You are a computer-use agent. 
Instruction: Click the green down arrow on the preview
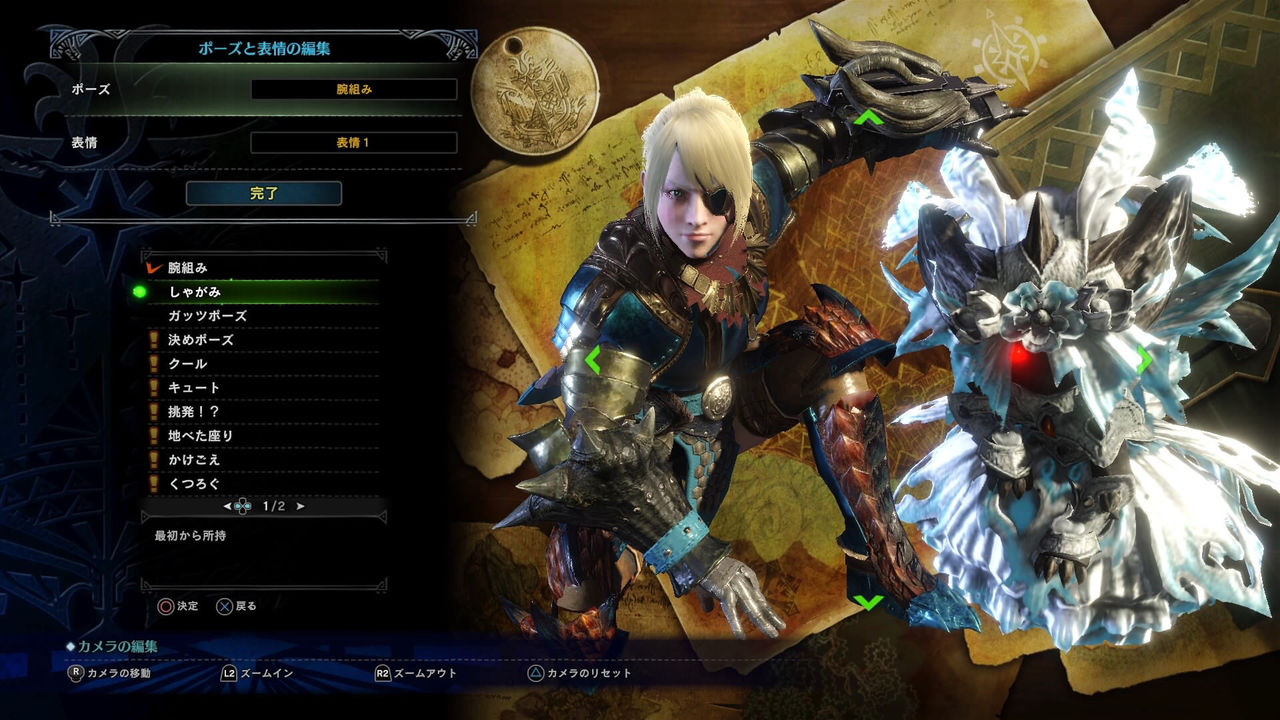[x=868, y=602]
